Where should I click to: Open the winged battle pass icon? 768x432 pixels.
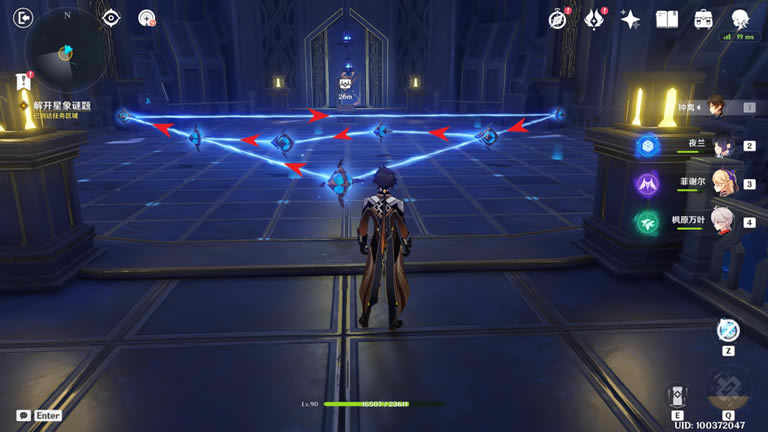click(x=594, y=19)
